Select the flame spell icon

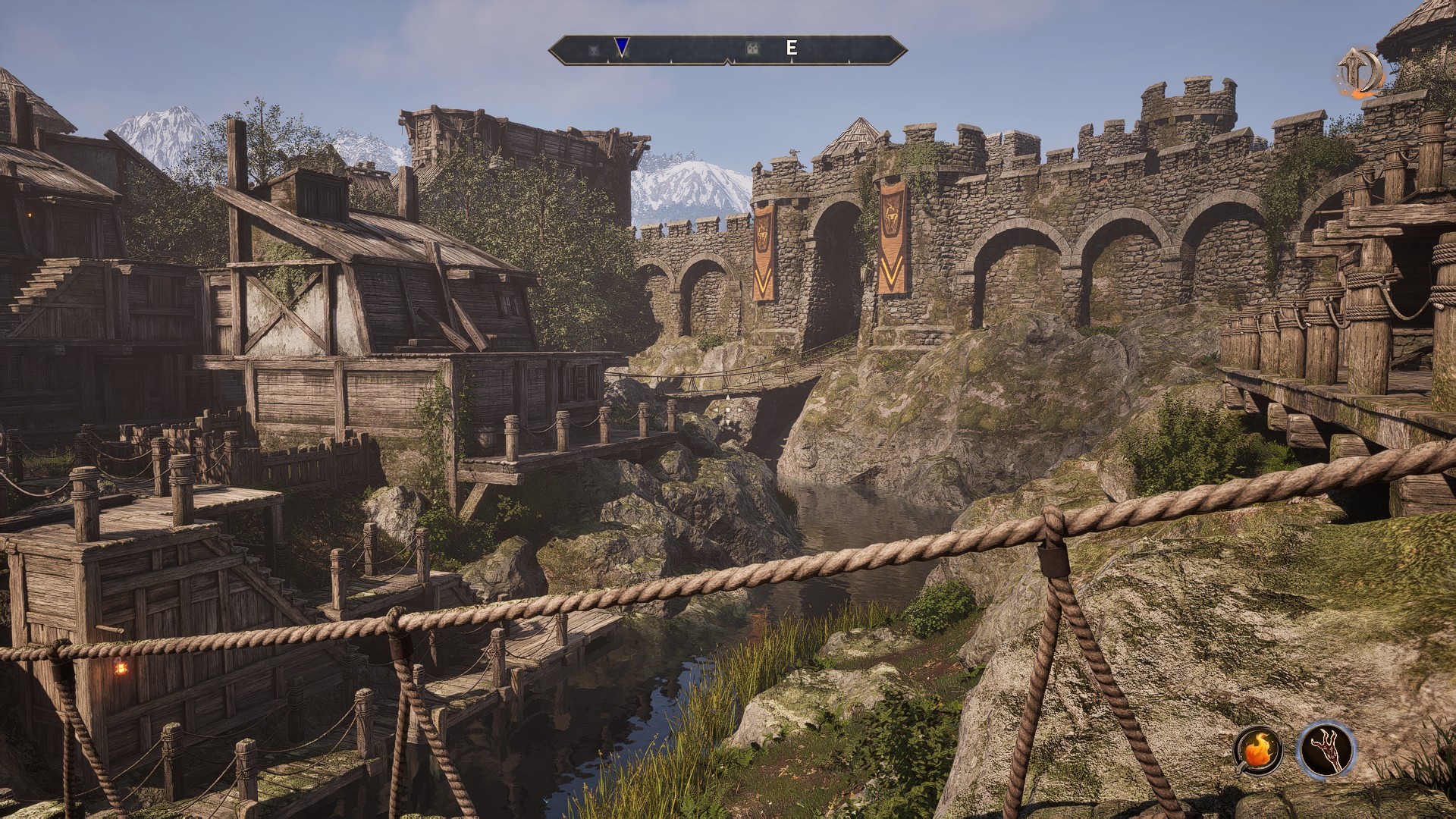click(x=1258, y=751)
